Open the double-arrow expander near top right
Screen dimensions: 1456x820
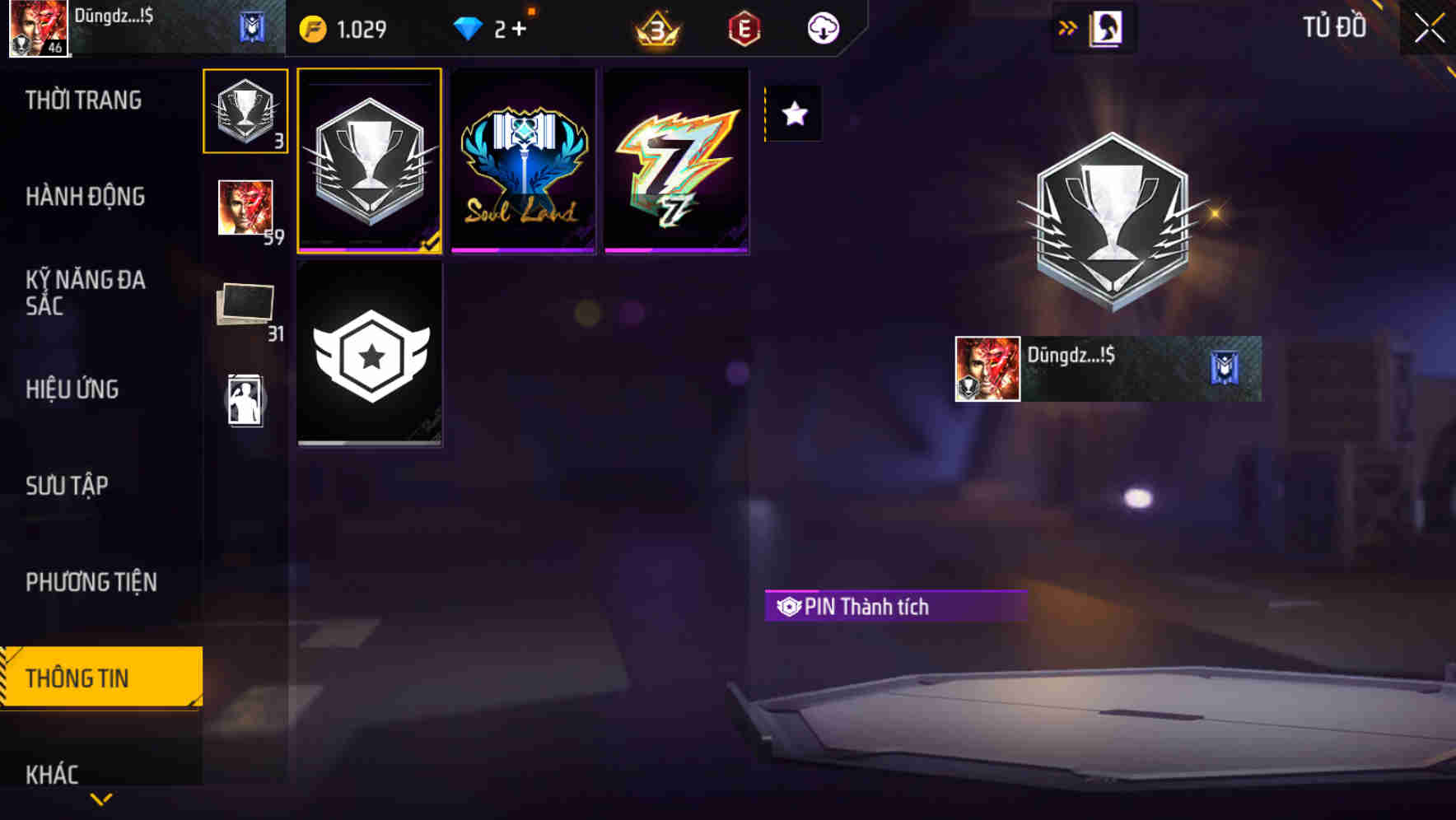[1067, 26]
